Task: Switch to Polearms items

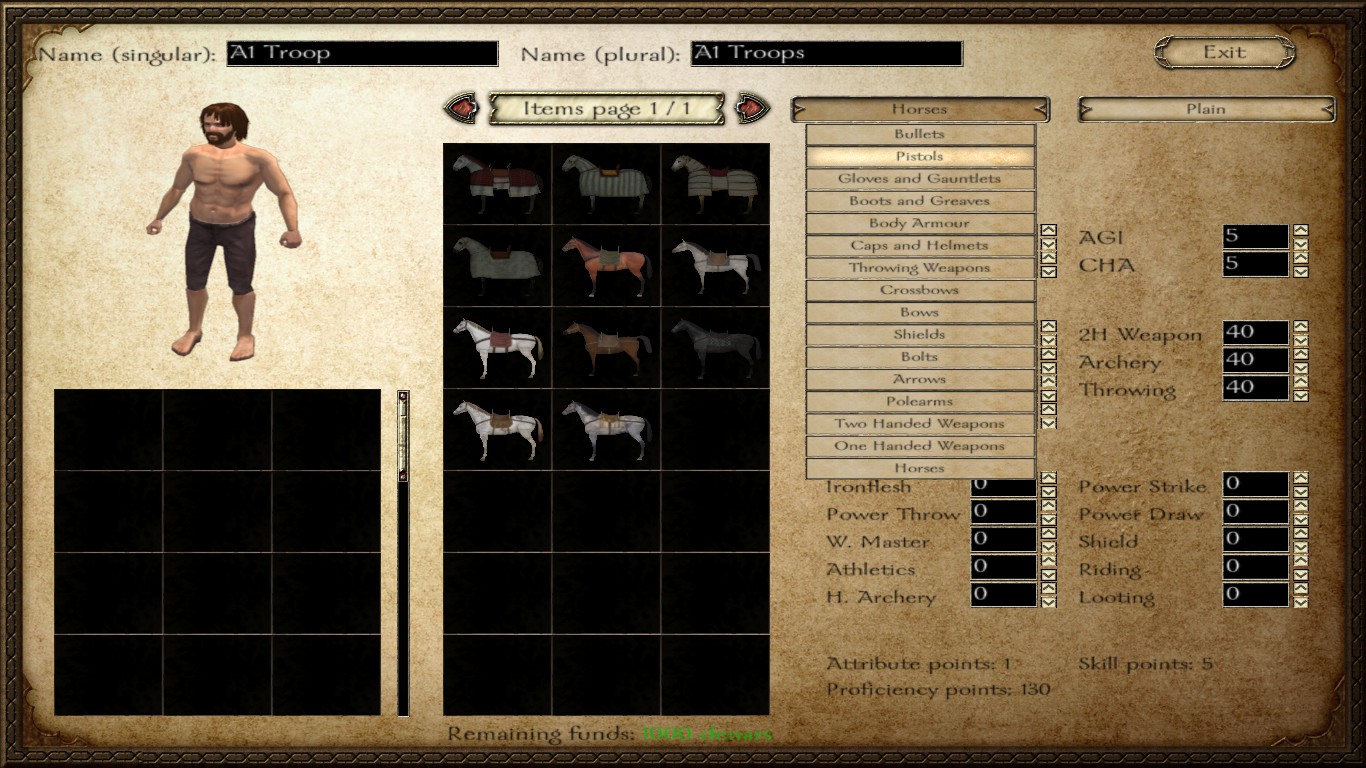Action: (919, 401)
